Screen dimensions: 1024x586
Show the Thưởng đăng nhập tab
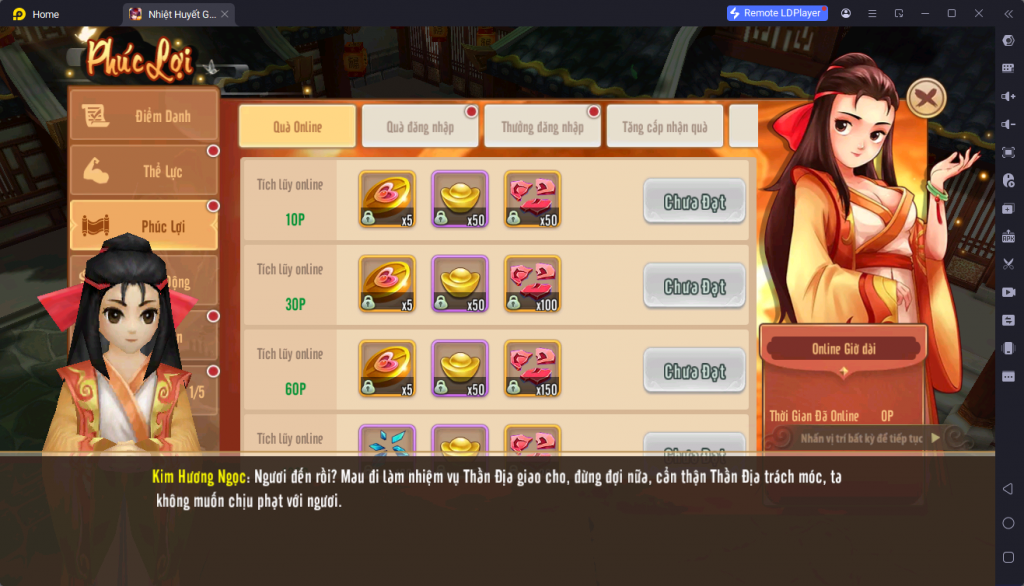coord(542,127)
